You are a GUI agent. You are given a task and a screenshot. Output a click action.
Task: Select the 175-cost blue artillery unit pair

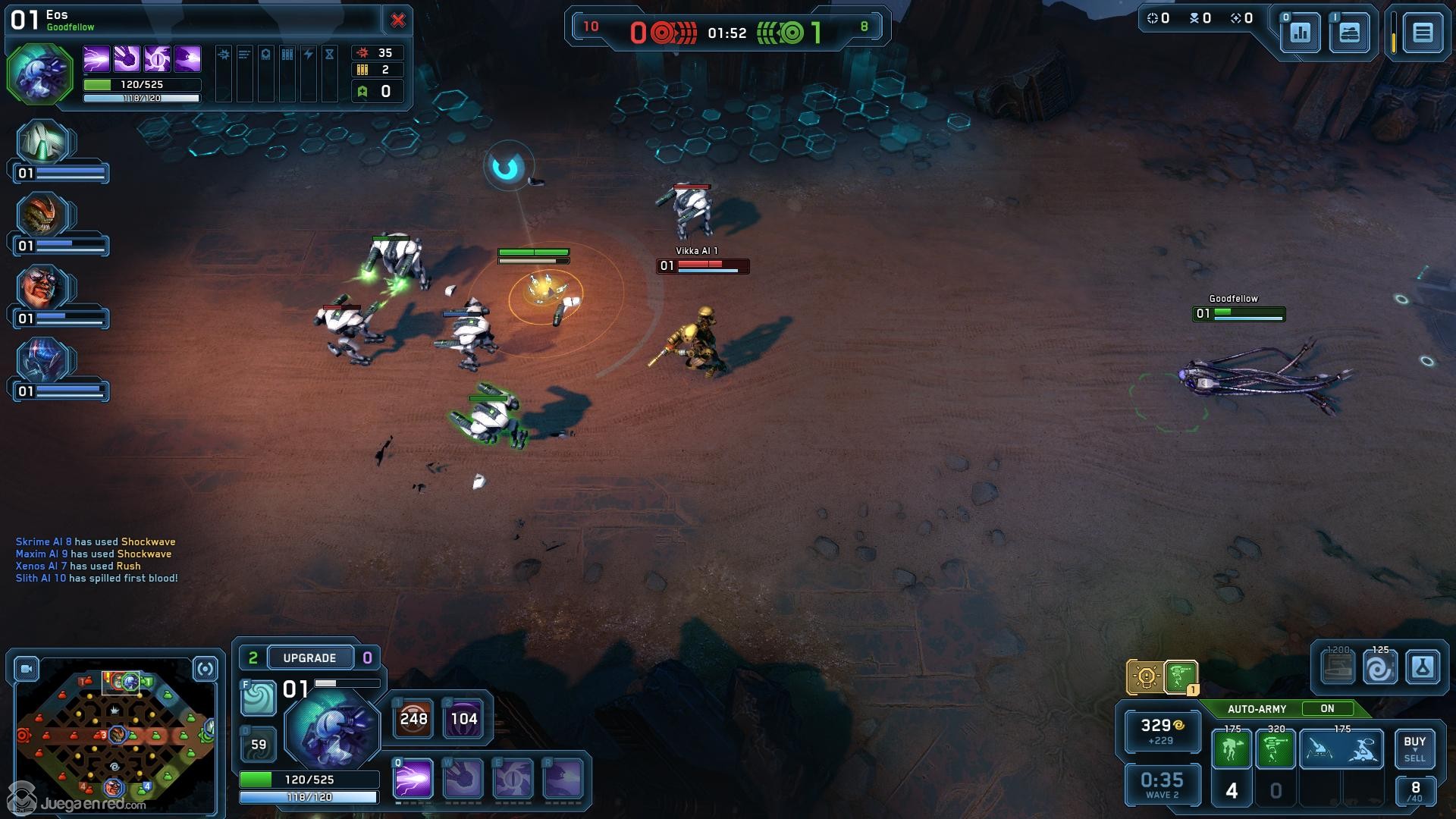pyautogui.click(x=1341, y=749)
